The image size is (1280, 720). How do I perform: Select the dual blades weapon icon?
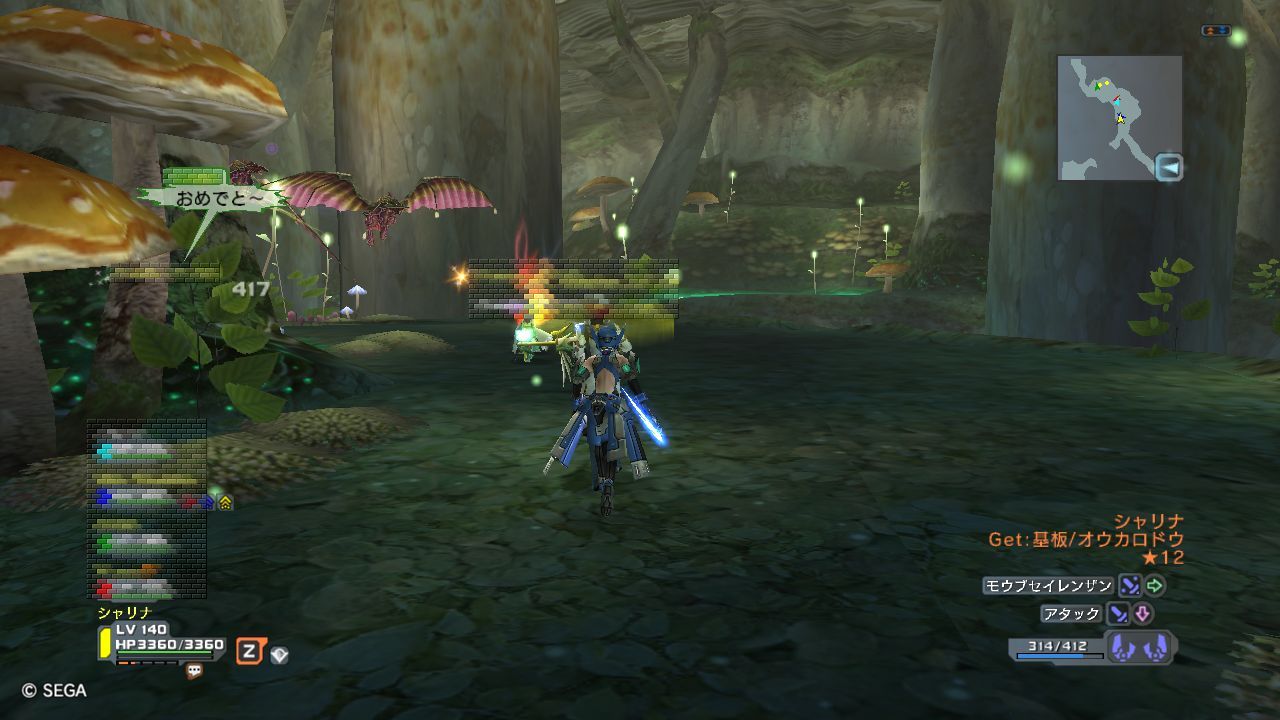click(1141, 647)
